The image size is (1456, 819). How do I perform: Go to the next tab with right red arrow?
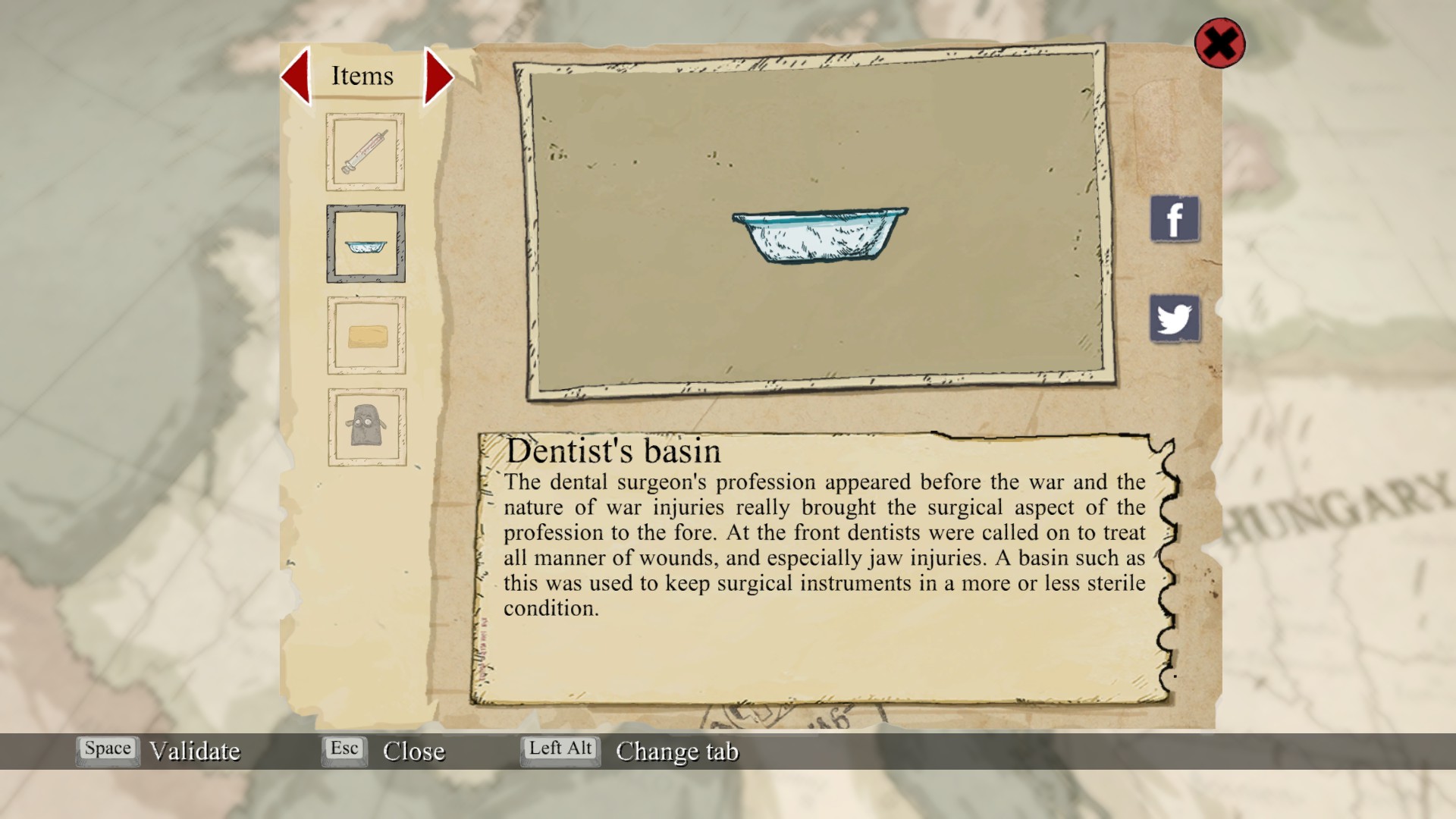coord(438,77)
